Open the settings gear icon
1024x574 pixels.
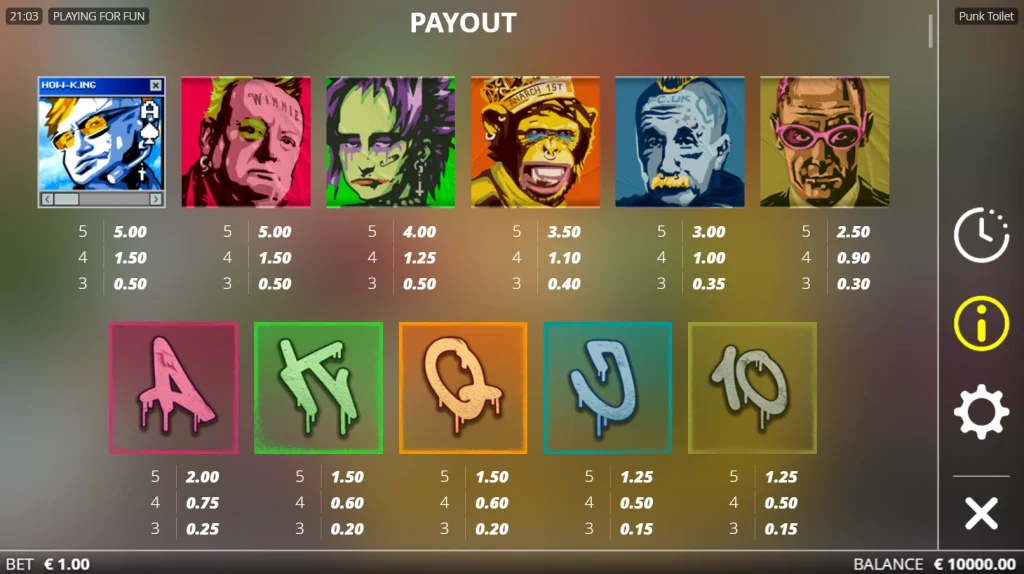click(981, 411)
